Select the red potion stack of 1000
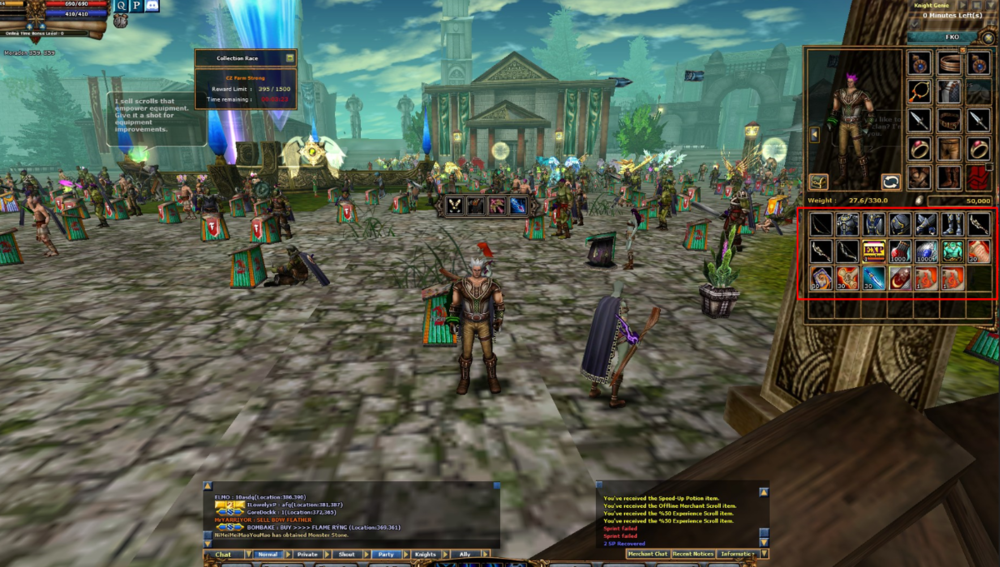 tap(899, 251)
